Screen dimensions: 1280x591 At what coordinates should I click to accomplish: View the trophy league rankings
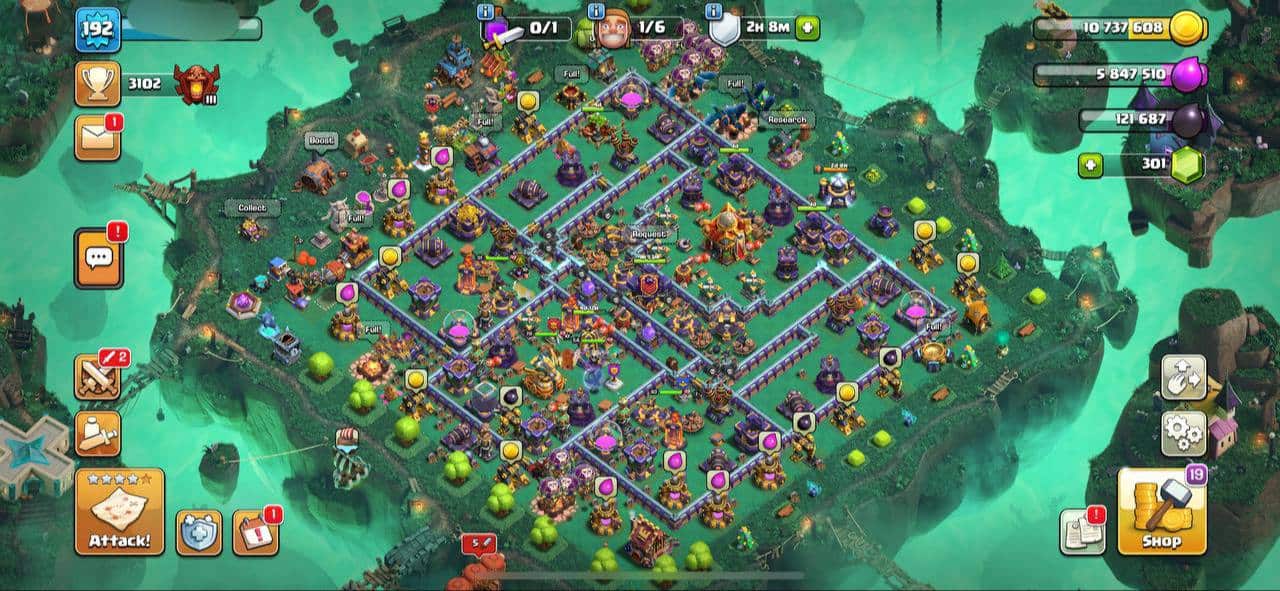point(98,84)
